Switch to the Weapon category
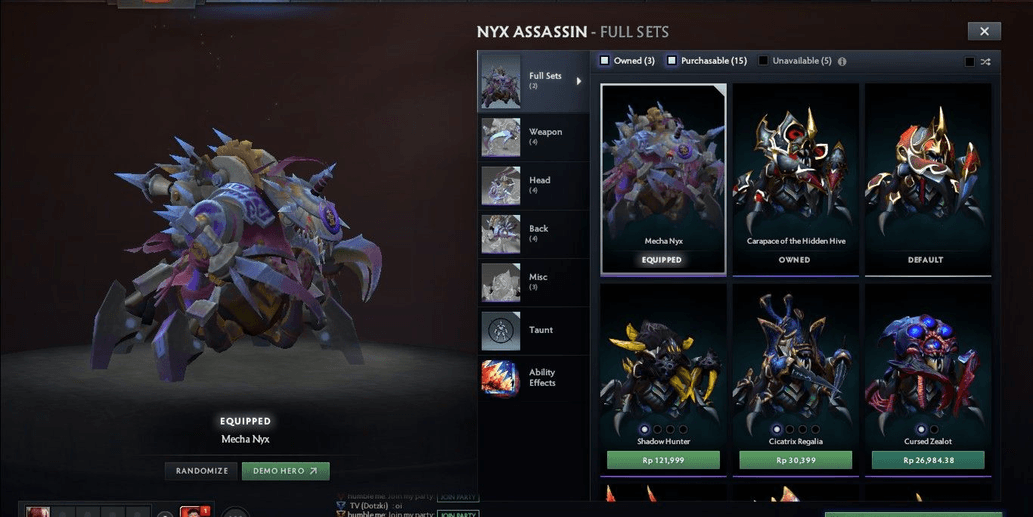 tap(532, 136)
